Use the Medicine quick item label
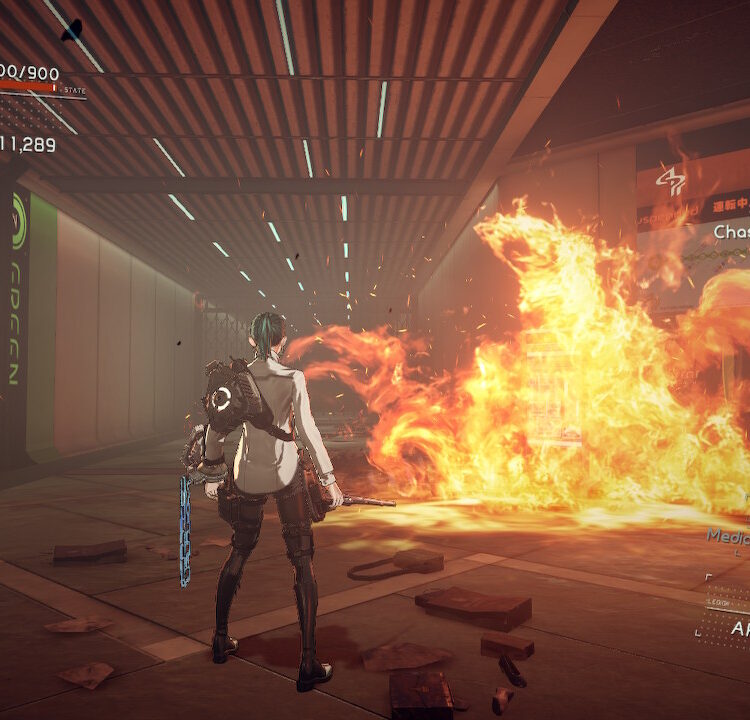This screenshot has height=720, width=750. 728,536
